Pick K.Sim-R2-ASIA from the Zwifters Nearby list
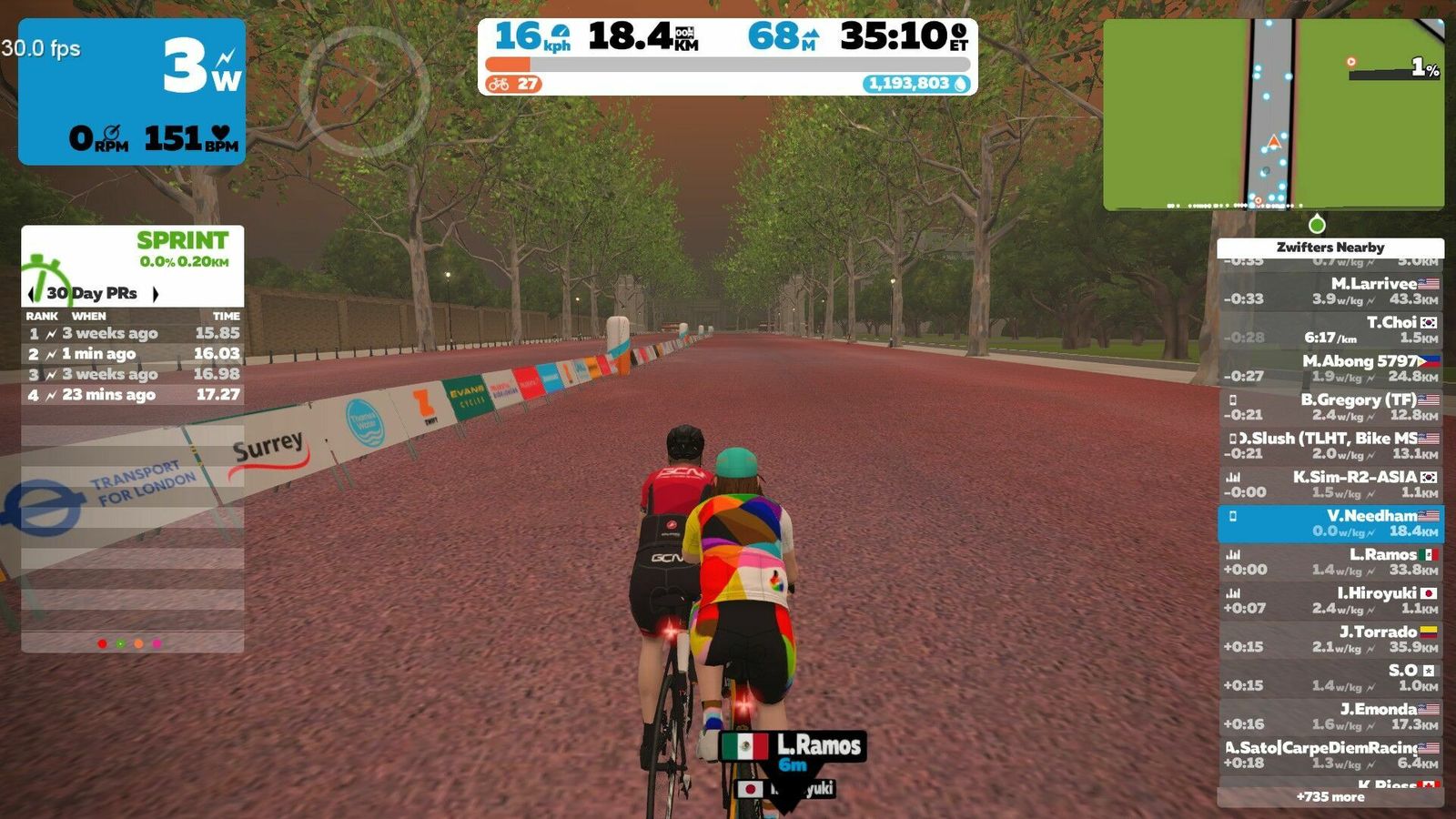This screenshot has height=819, width=1456. pyautogui.click(x=1330, y=484)
